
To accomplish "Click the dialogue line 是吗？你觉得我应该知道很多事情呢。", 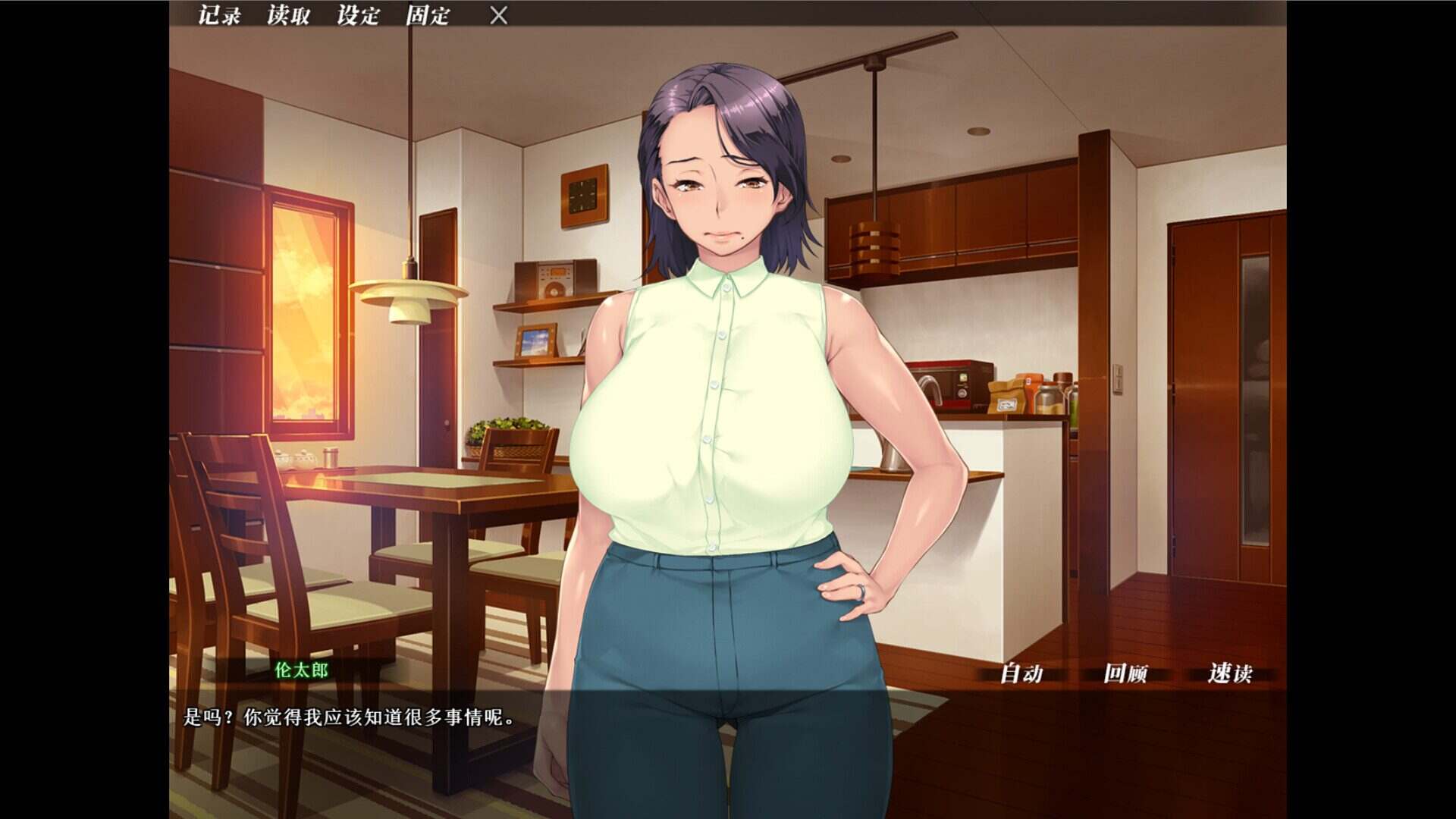I will point(345,714).
